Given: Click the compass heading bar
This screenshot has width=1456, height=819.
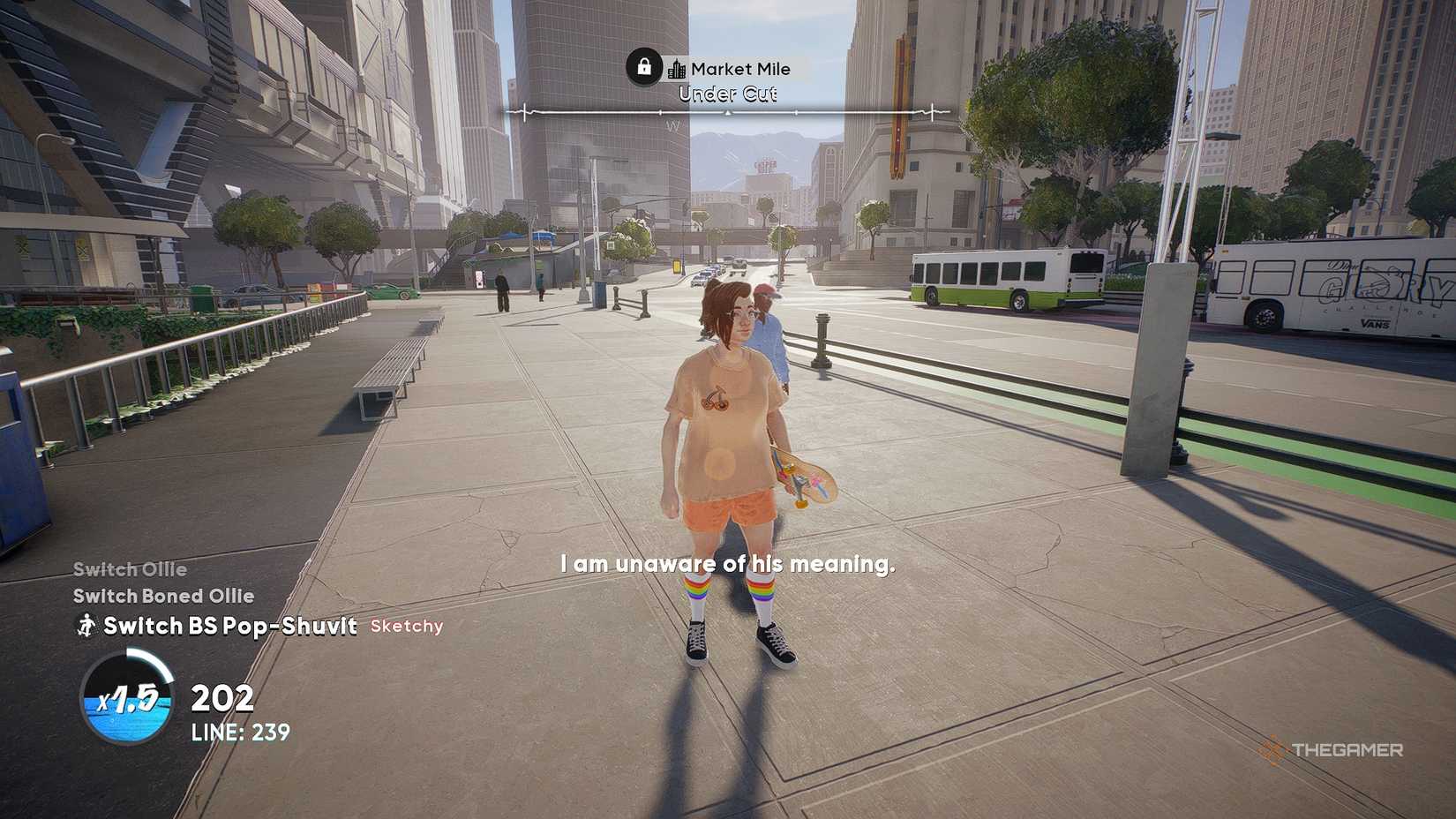Looking at the screenshot, I should coord(727,113).
